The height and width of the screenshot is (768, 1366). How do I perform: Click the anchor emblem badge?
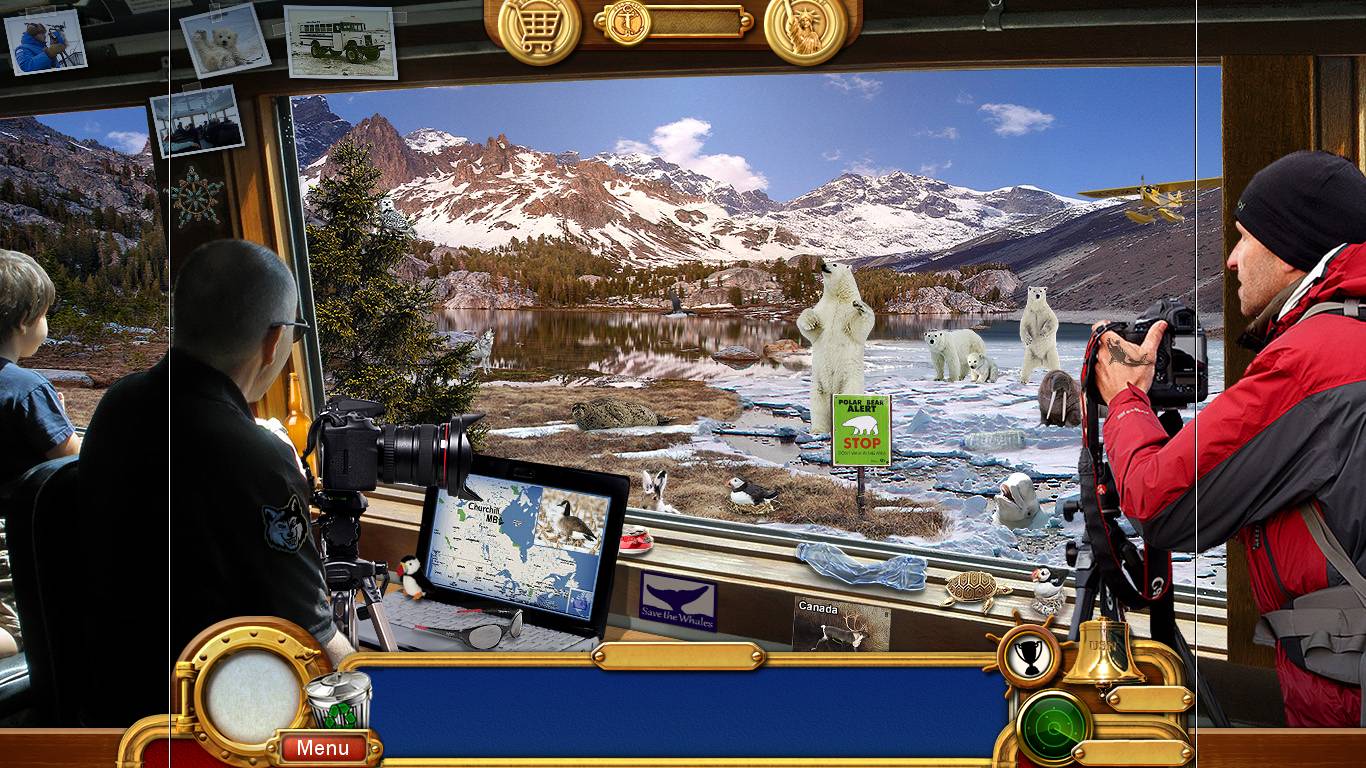(627, 22)
